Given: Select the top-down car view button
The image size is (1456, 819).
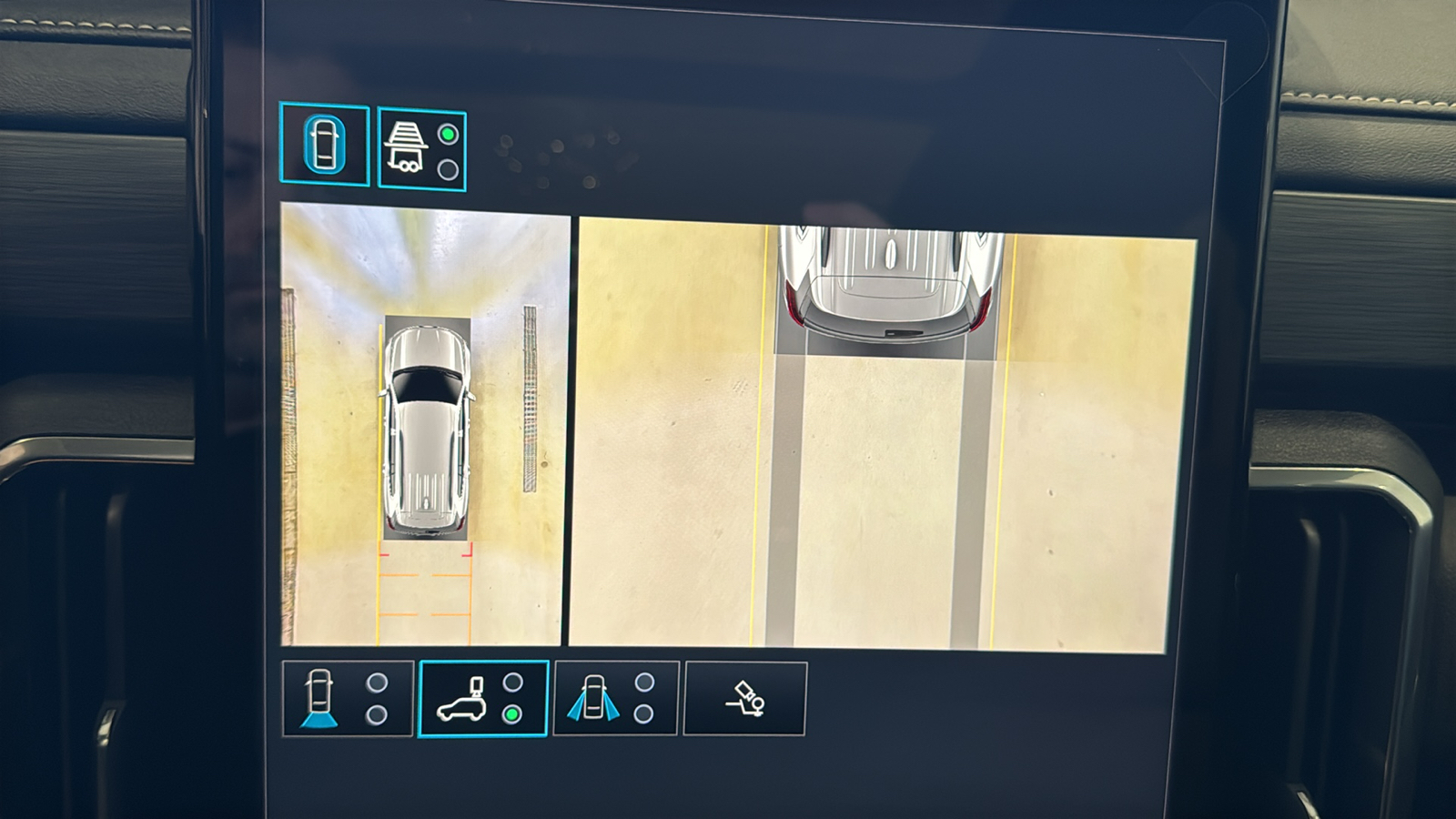Looking at the screenshot, I should (x=324, y=145).
